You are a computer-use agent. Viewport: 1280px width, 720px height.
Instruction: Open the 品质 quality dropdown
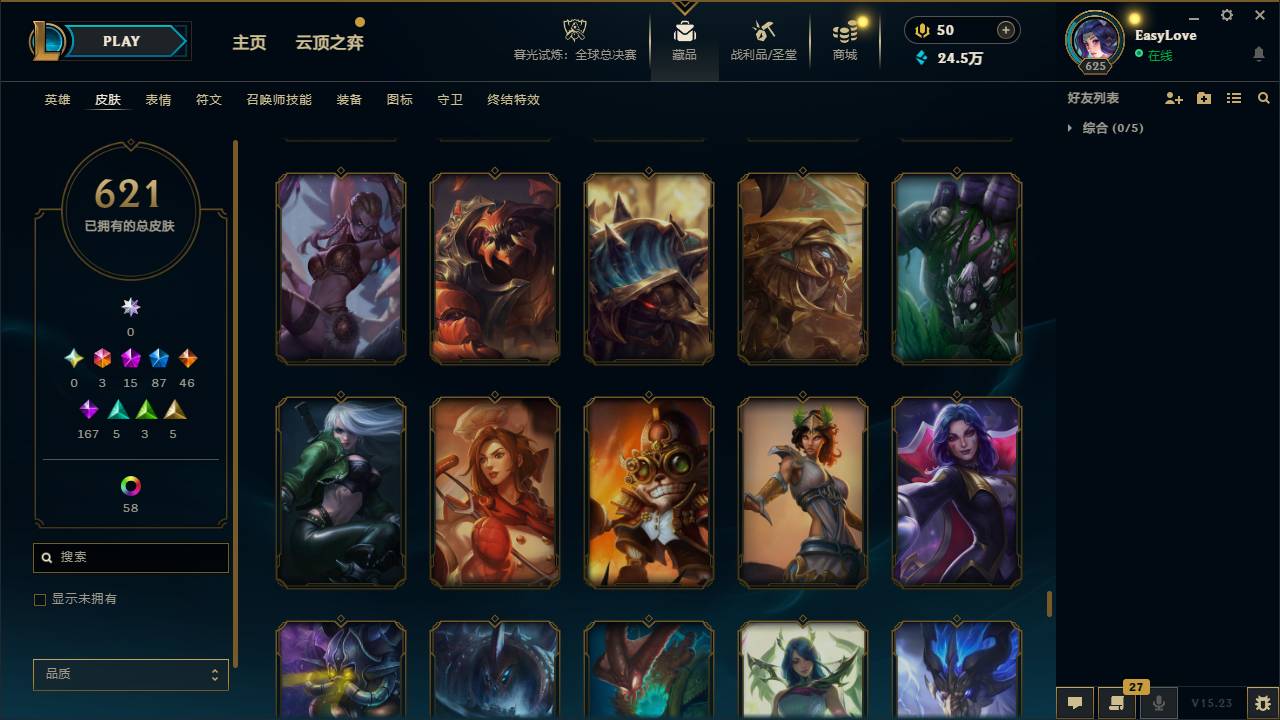coord(130,674)
